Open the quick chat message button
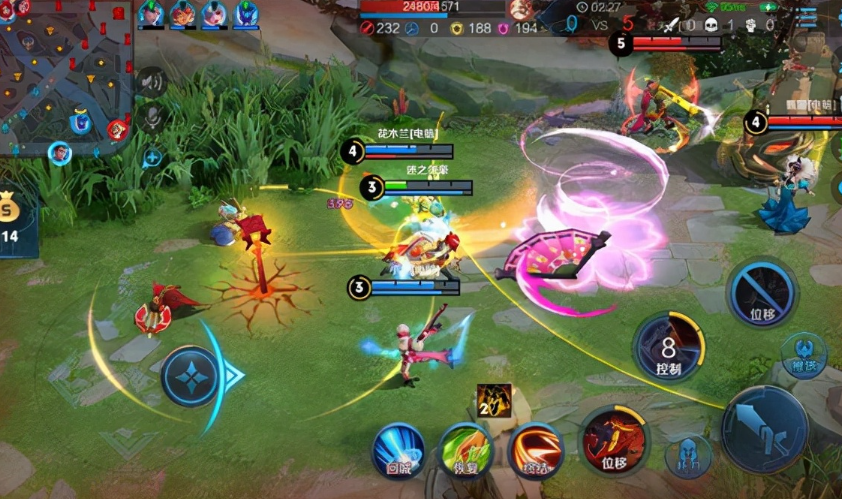842x499 pixels. pos(152,156)
